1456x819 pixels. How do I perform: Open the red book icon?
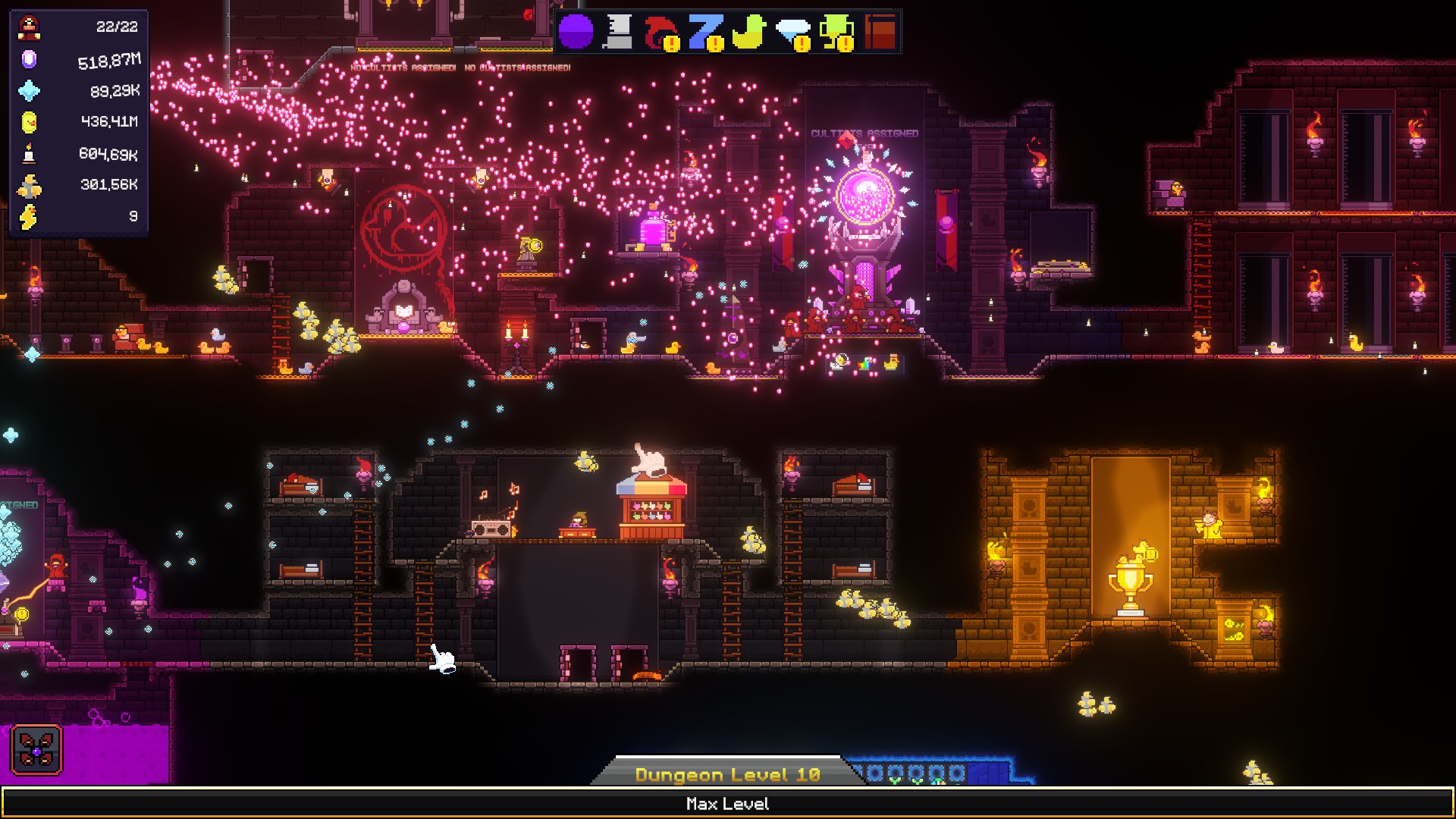pos(880,33)
